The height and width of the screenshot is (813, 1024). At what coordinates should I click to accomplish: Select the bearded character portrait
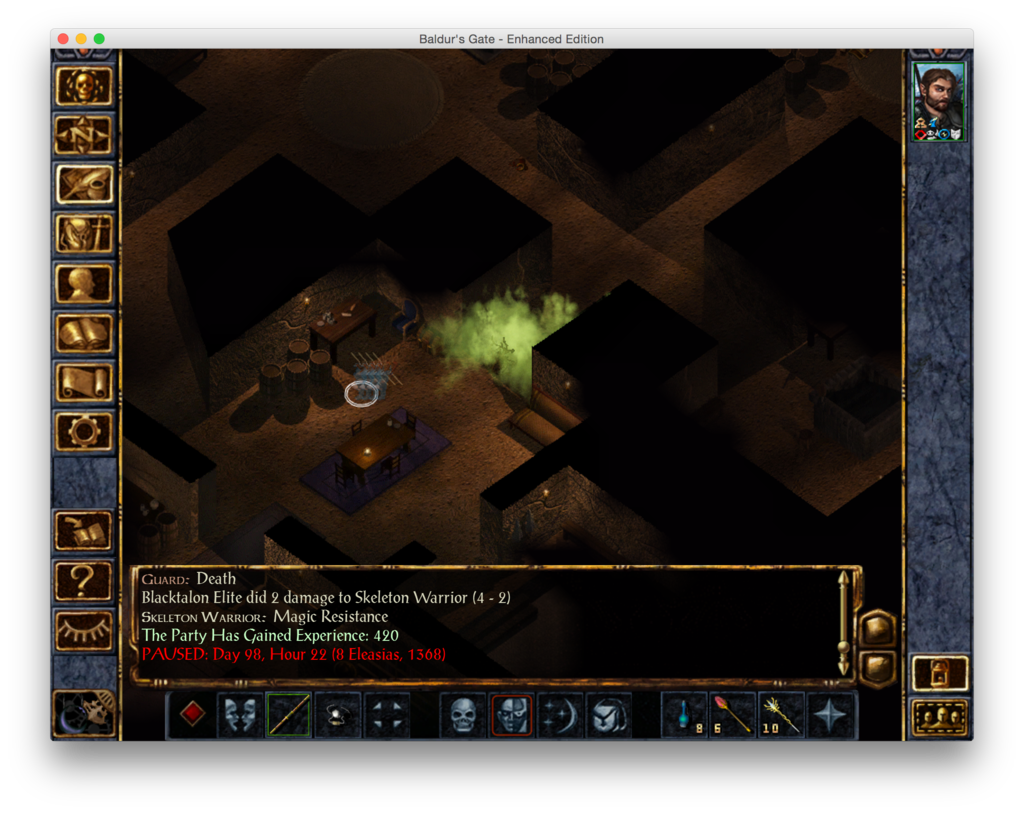(939, 98)
